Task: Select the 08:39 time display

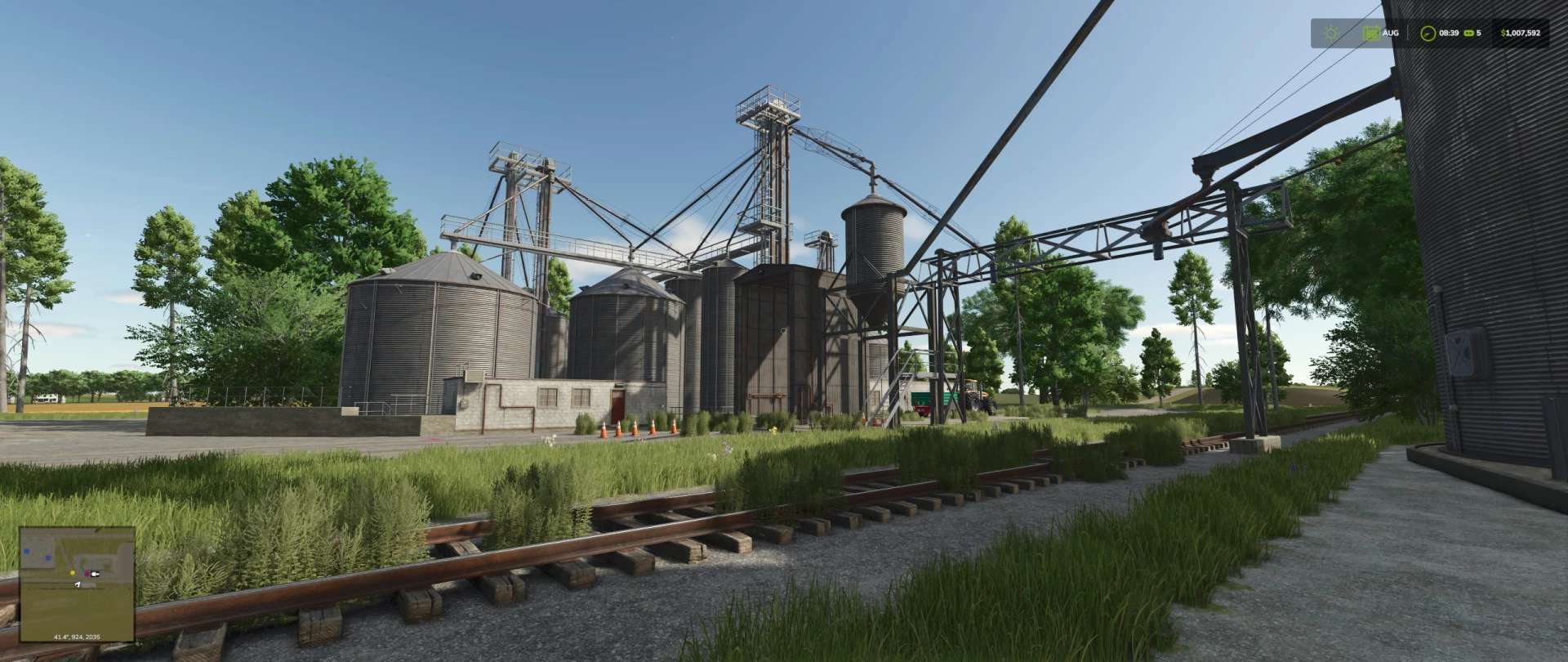Action: coord(1449,33)
